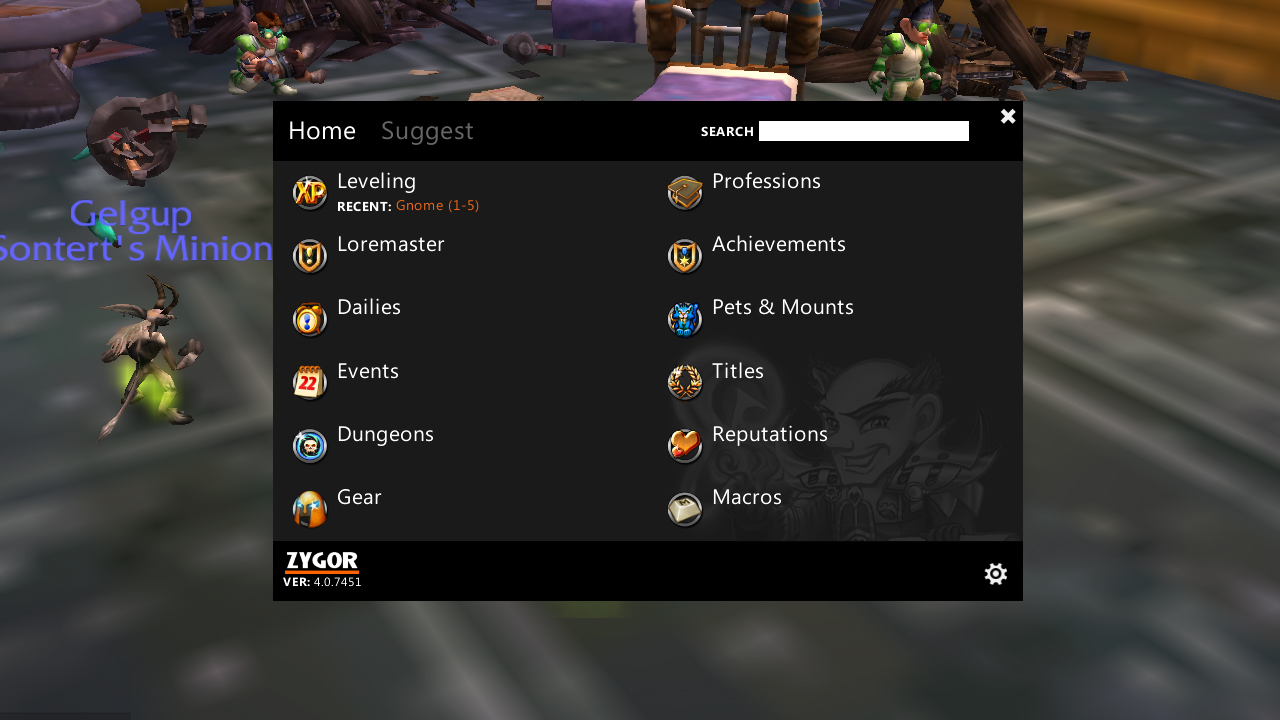
Task: Select the Home tab
Action: pos(322,130)
